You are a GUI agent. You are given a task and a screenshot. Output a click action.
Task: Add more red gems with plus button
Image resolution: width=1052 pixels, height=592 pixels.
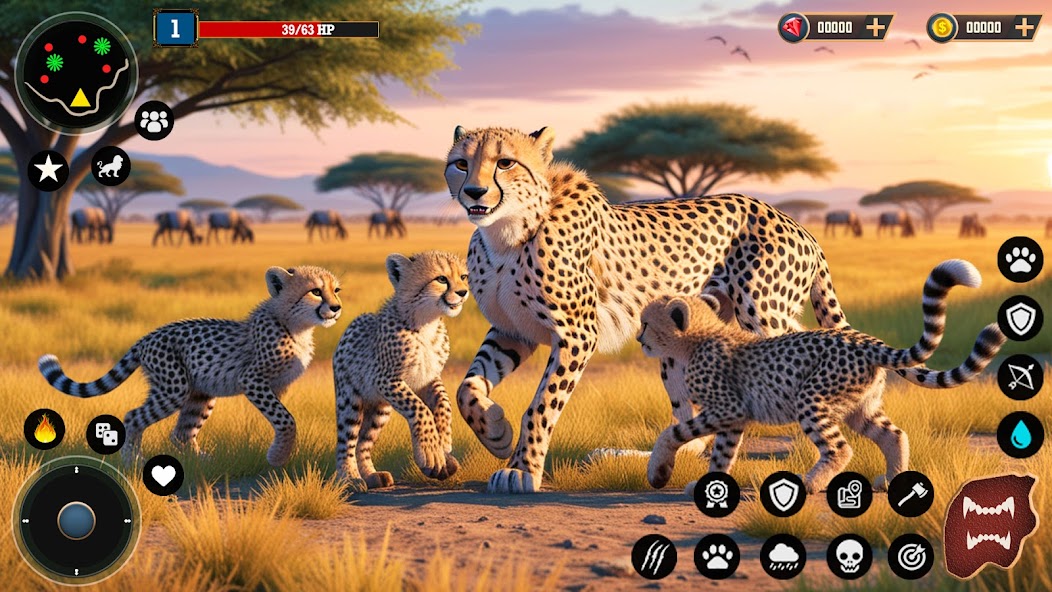coord(876,28)
